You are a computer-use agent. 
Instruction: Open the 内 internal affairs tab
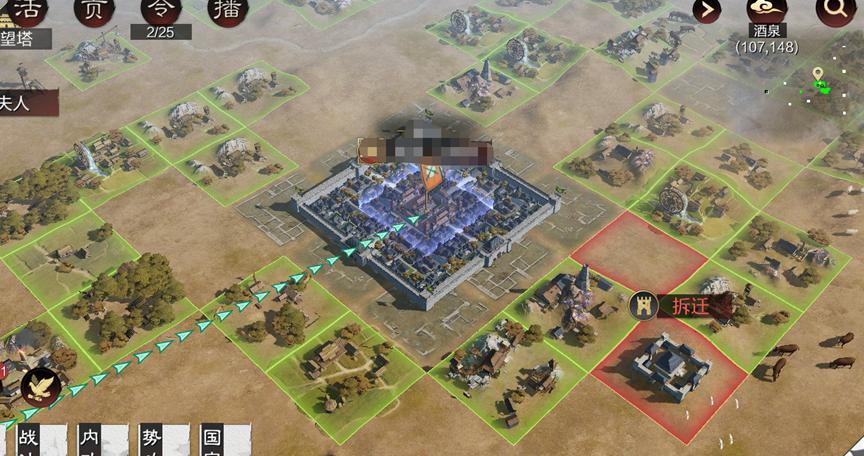92,440
